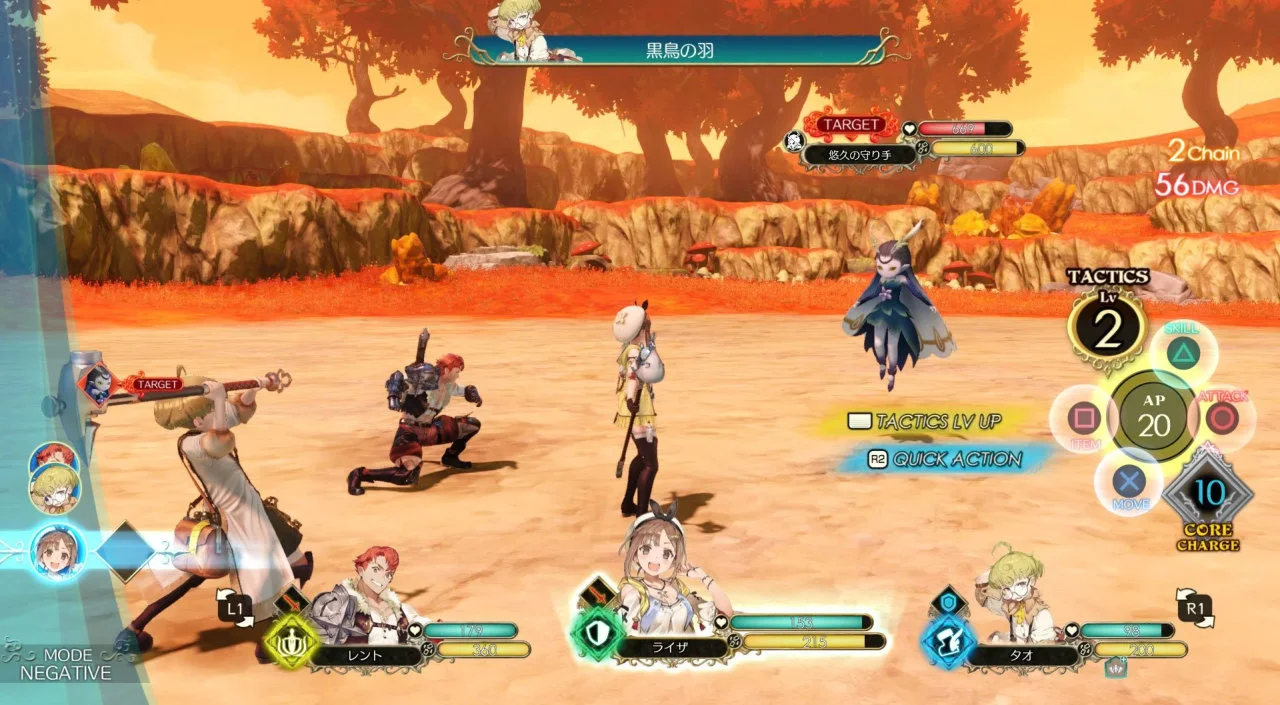Screen dimensions: 1280x705
Task: Click Tao's blond turn icon on the timeline
Action: 56,487
